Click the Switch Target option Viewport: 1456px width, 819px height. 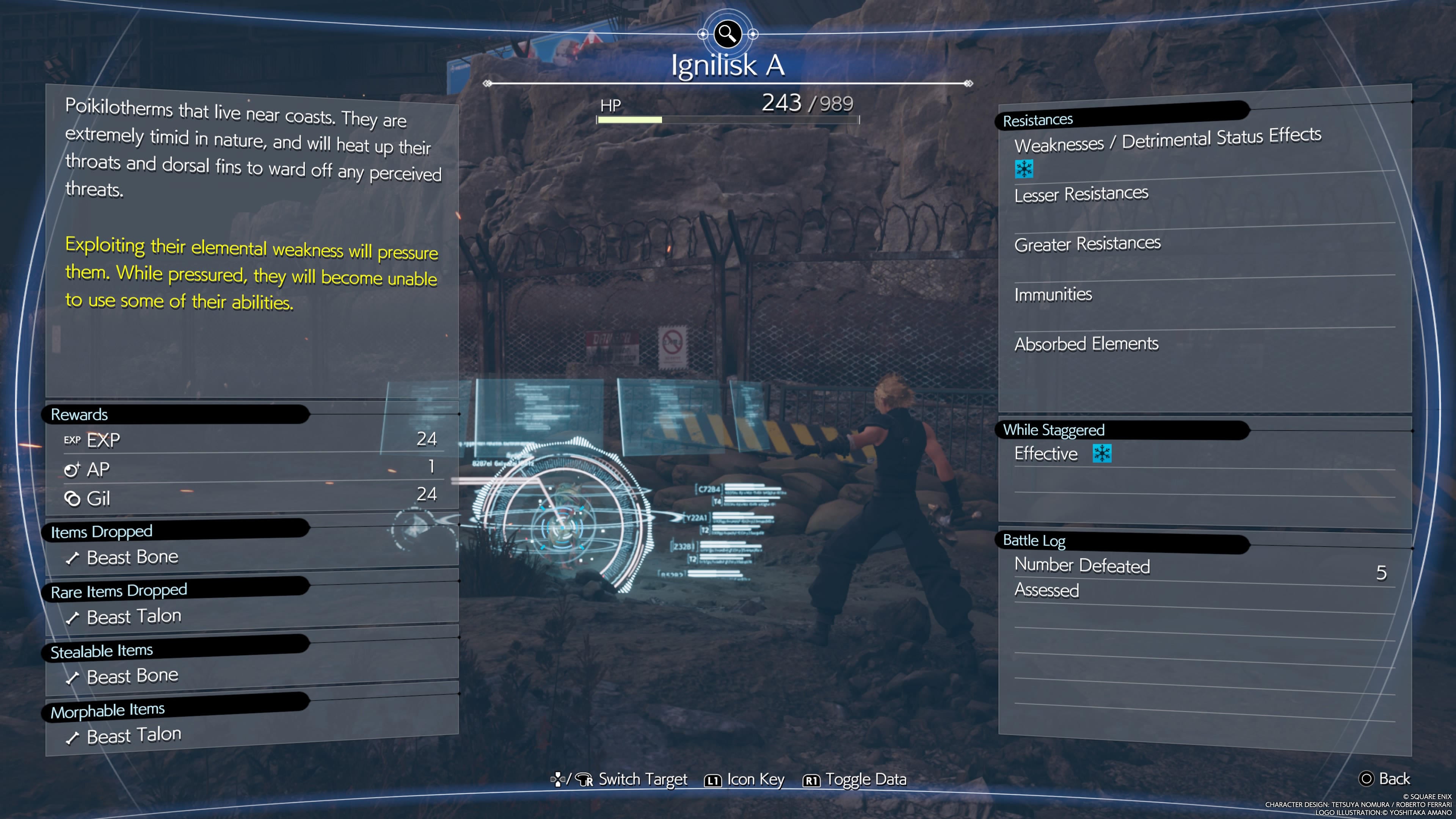[620, 780]
